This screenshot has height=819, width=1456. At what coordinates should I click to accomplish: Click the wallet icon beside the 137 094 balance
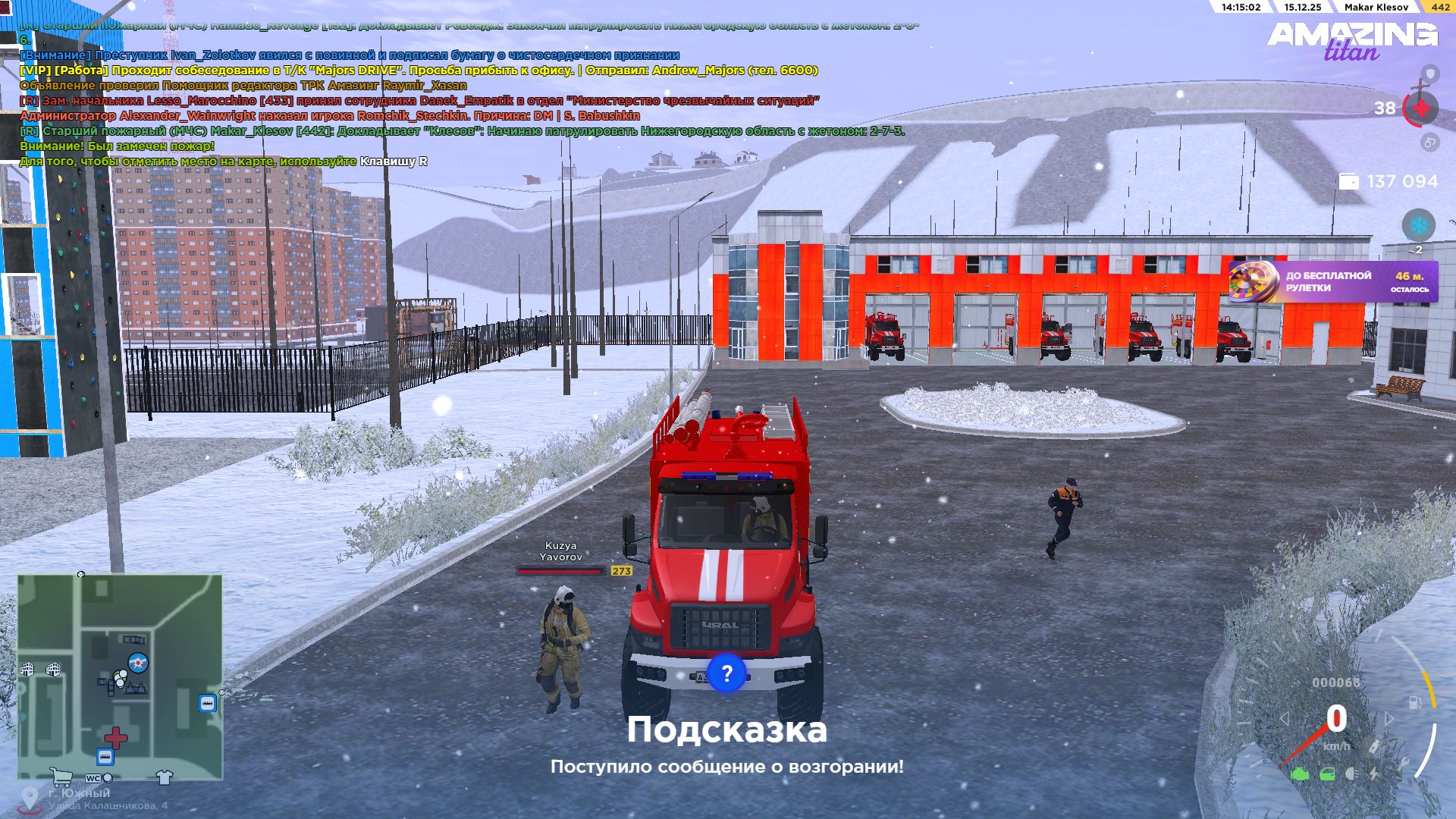tap(1351, 181)
